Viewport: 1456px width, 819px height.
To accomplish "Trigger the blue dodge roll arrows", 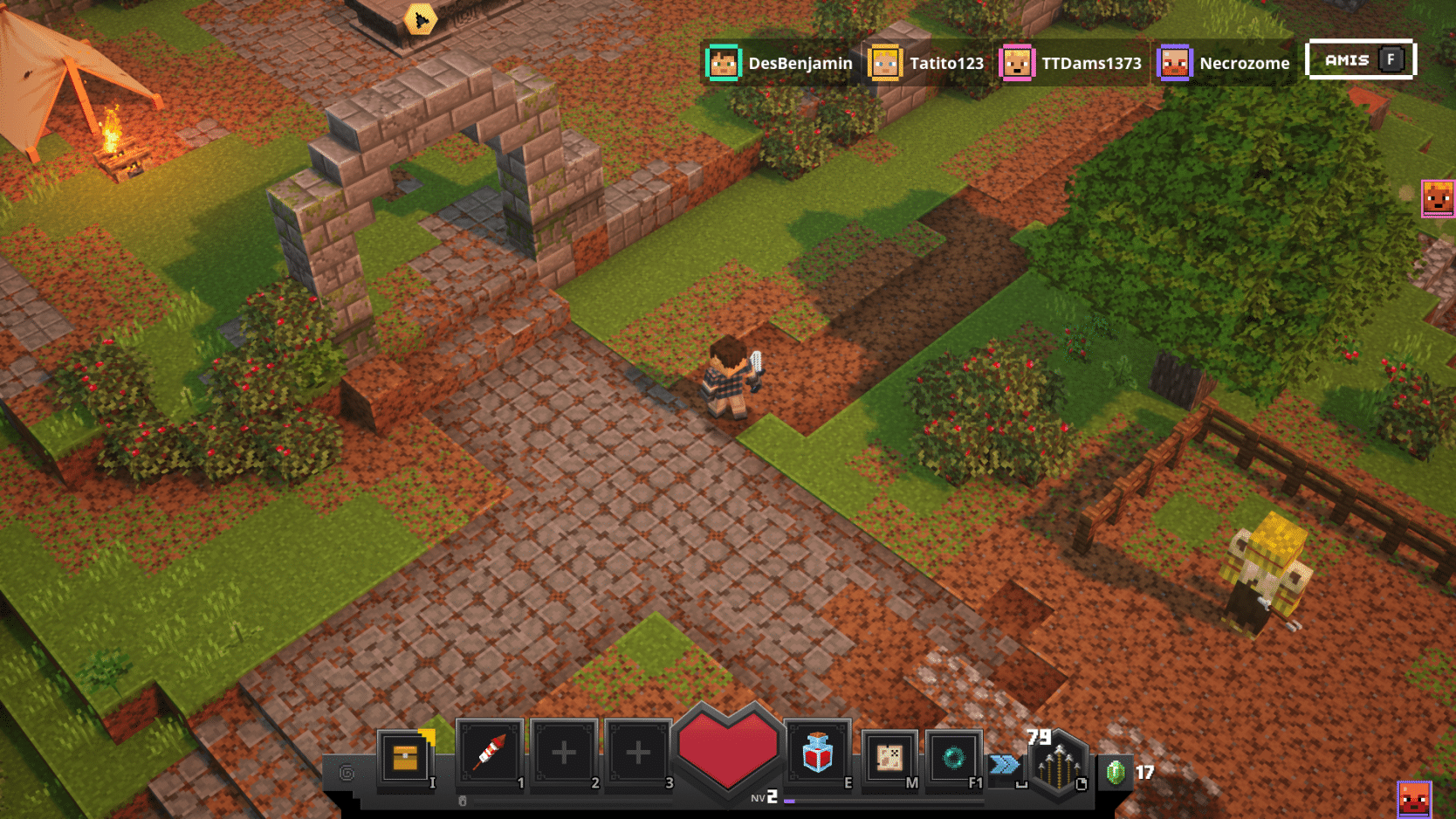I will (x=1004, y=765).
